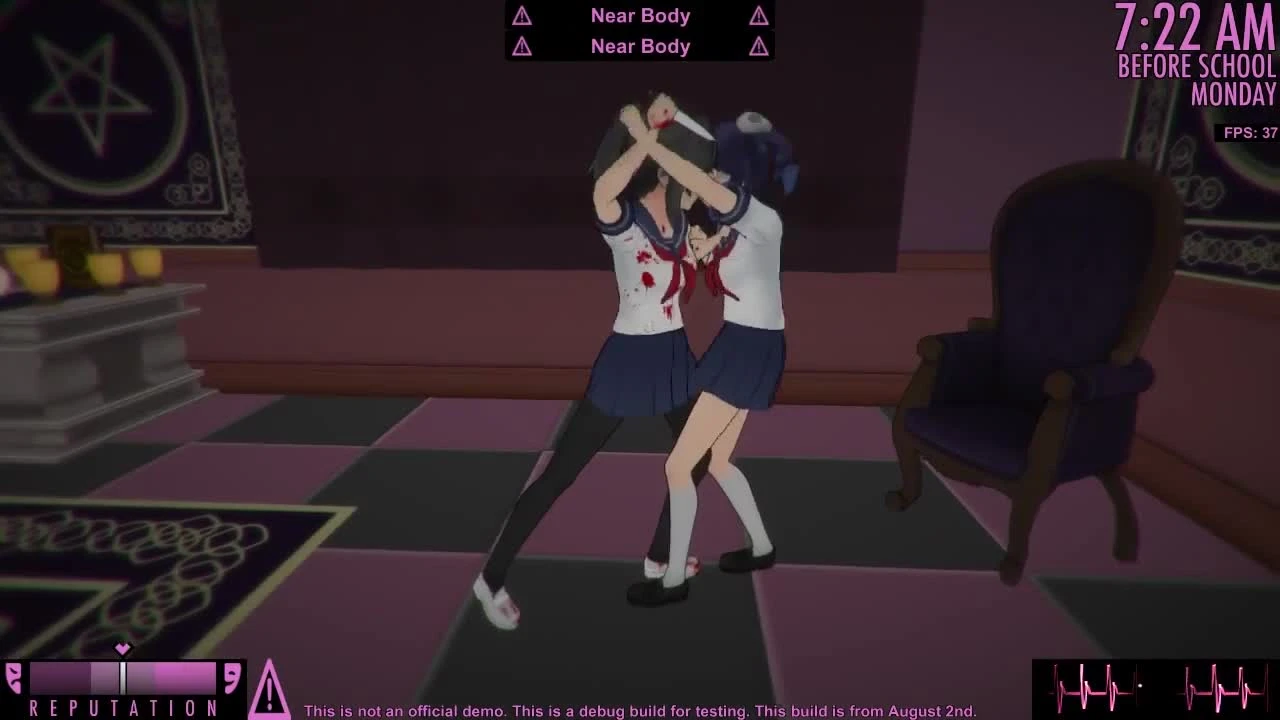Click the BEFORE SCHOOL label
Viewport: 1280px width, 720px height.
1196,67
